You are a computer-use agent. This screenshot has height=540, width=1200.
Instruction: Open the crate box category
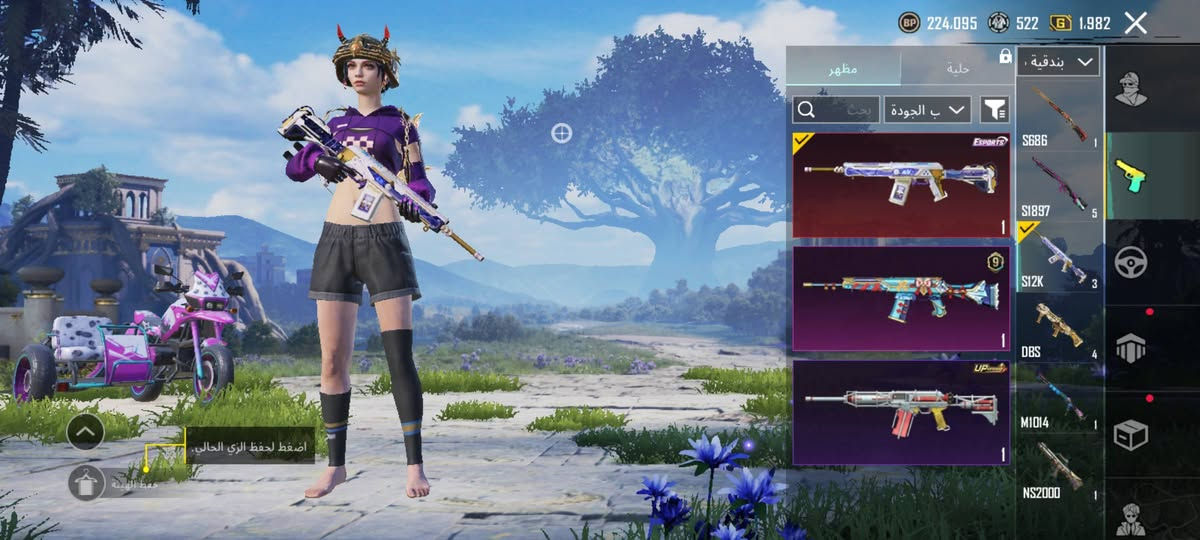tap(1131, 435)
